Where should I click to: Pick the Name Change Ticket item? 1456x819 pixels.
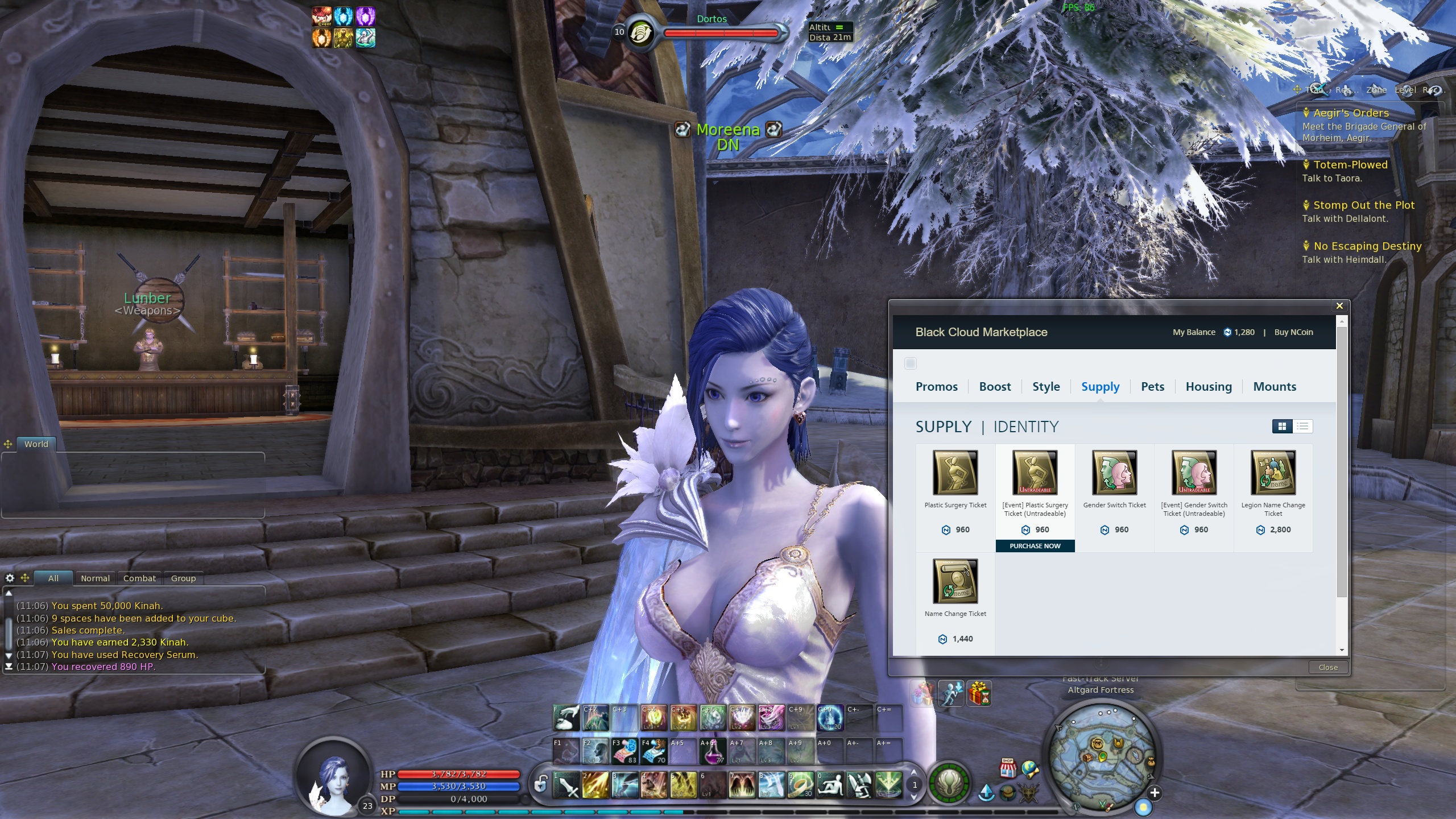point(955,582)
